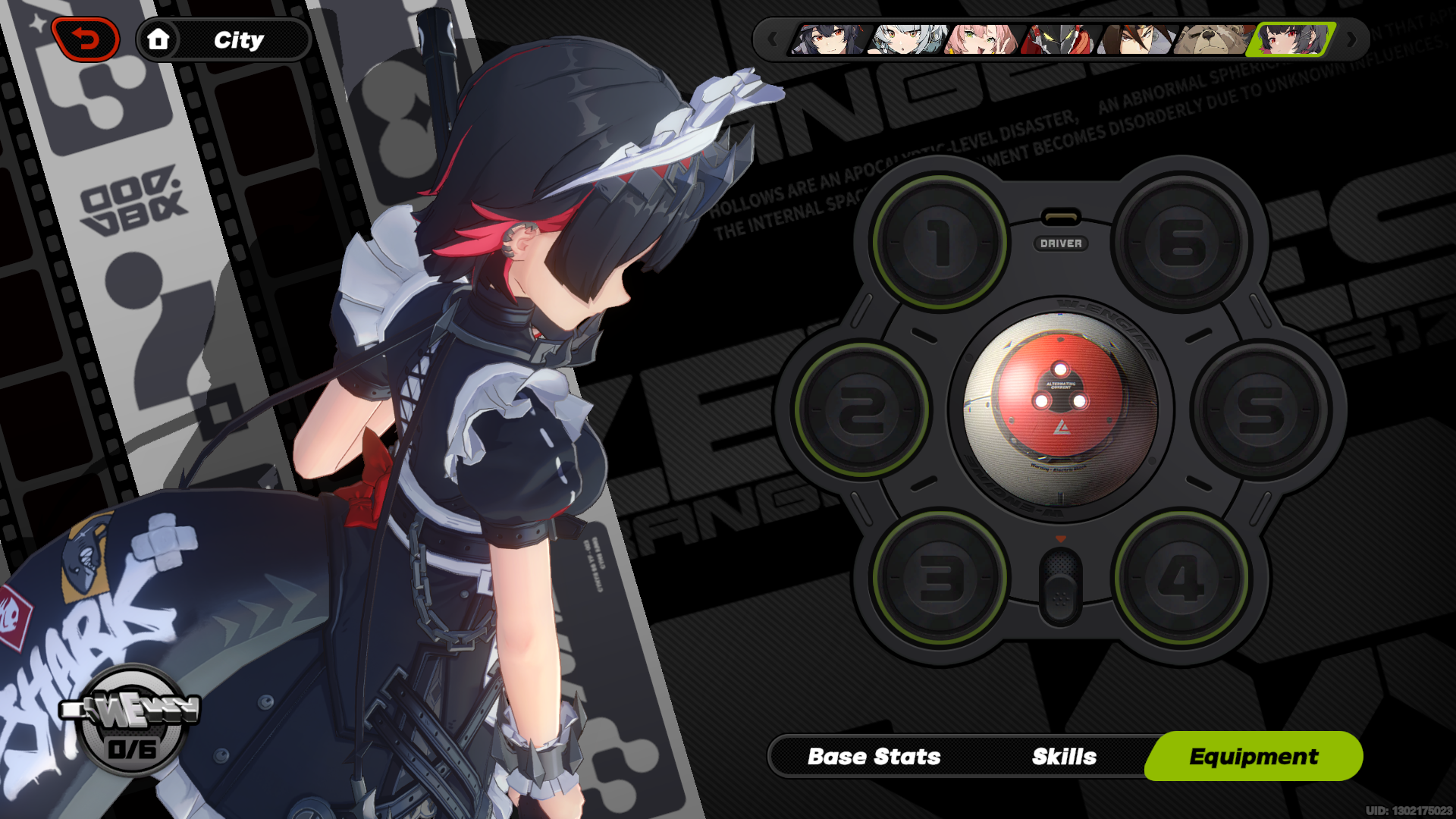Click the Equipment button
This screenshot has width=1456, height=819.
(x=1254, y=755)
